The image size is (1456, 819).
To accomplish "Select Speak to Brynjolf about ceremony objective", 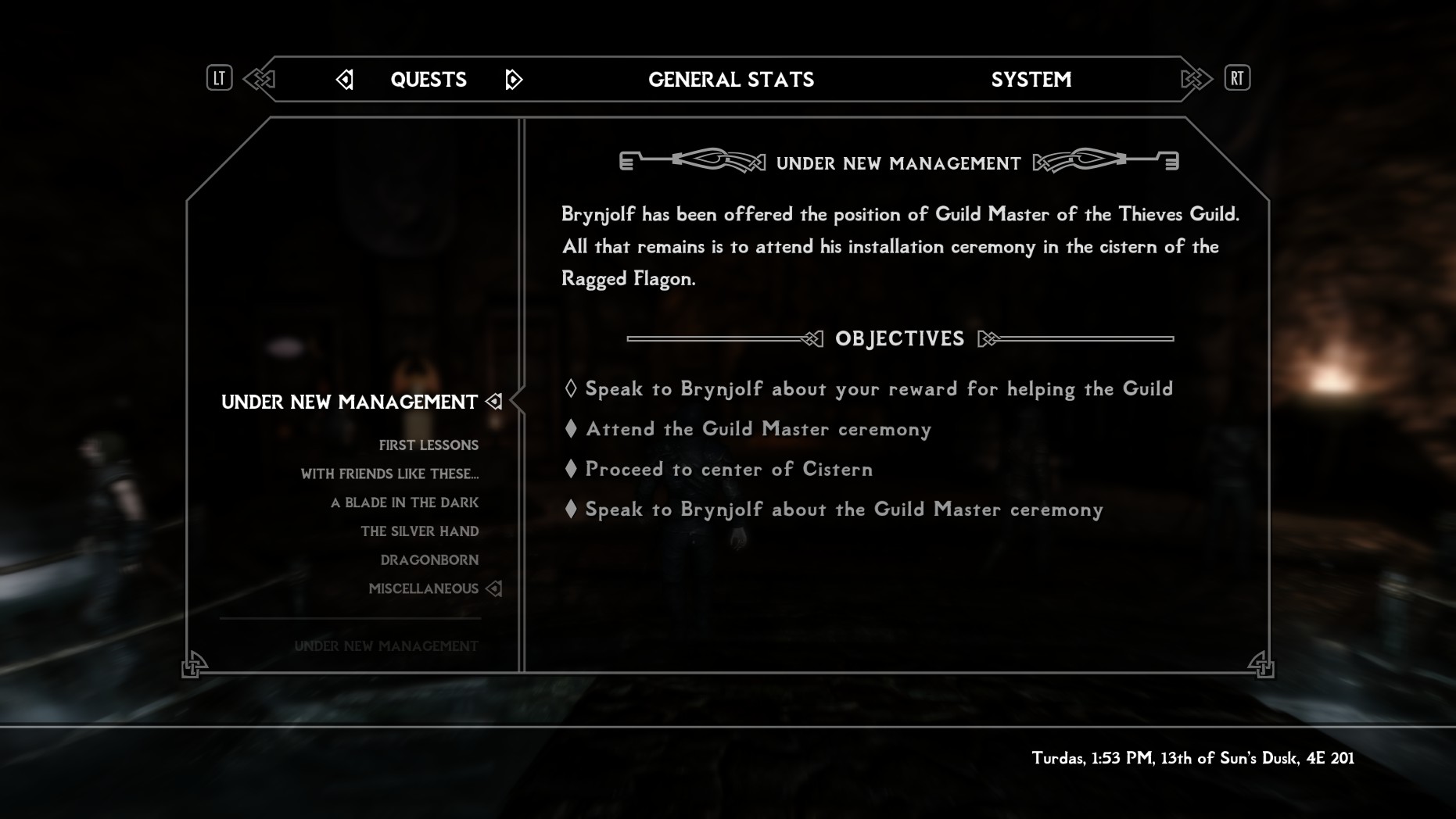I will pyautogui.click(x=844, y=510).
